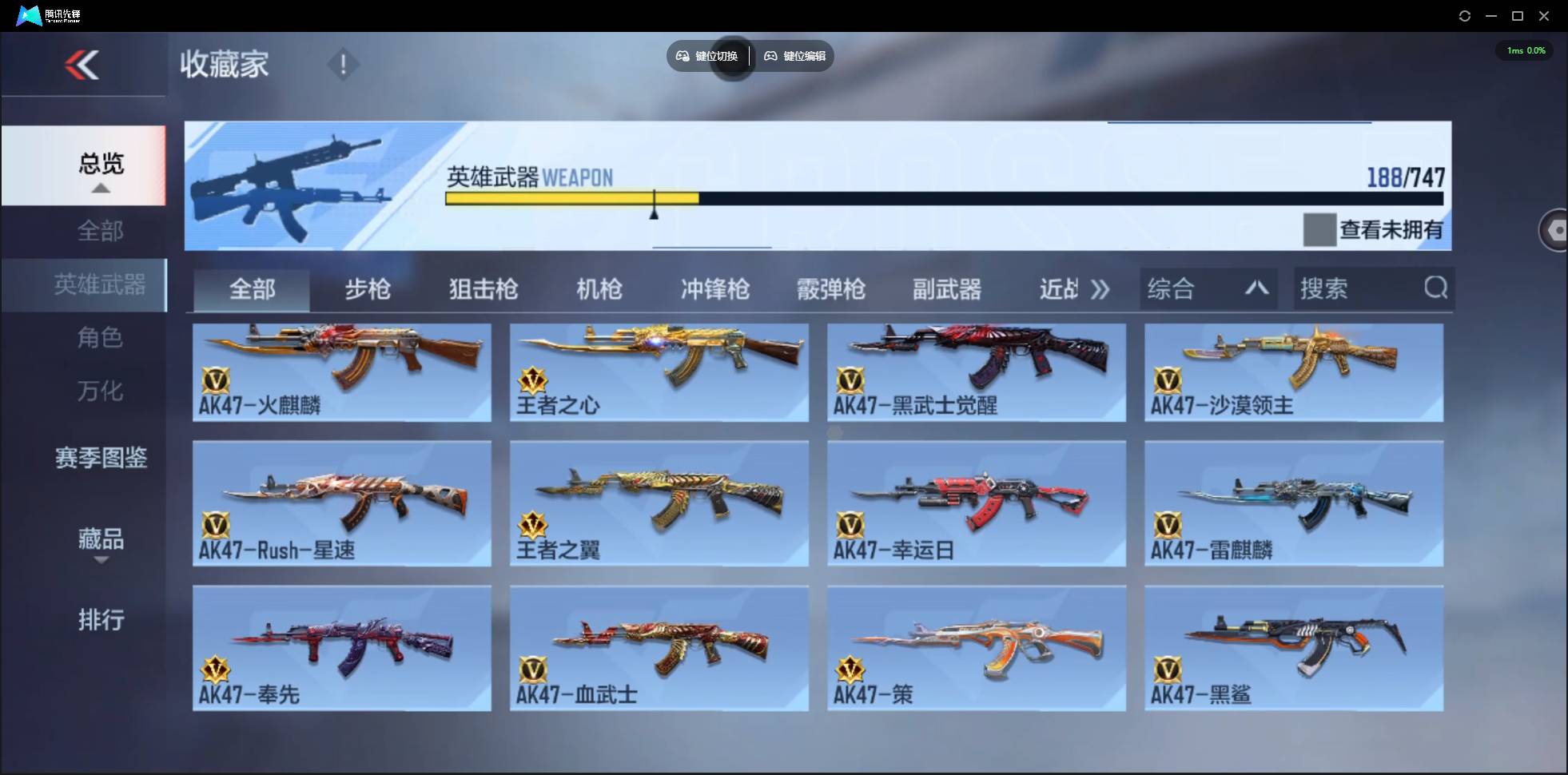Collapse the 综合 sort dropdown

(1257, 288)
